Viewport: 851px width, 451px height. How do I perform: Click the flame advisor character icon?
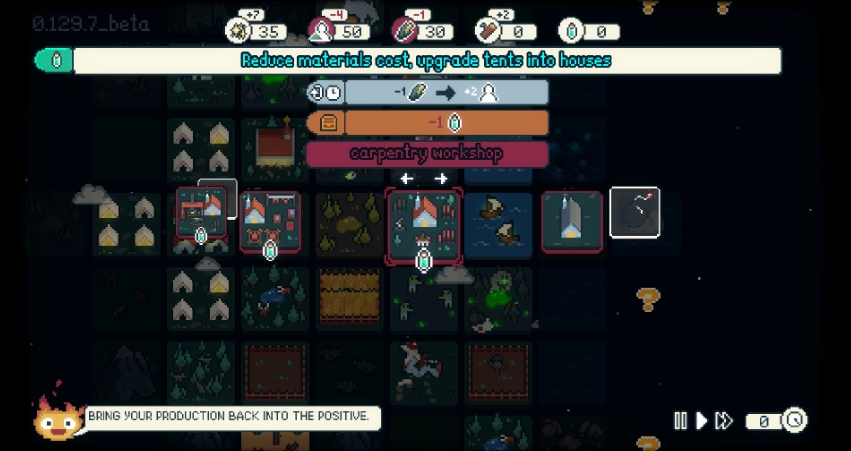[57, 416]
